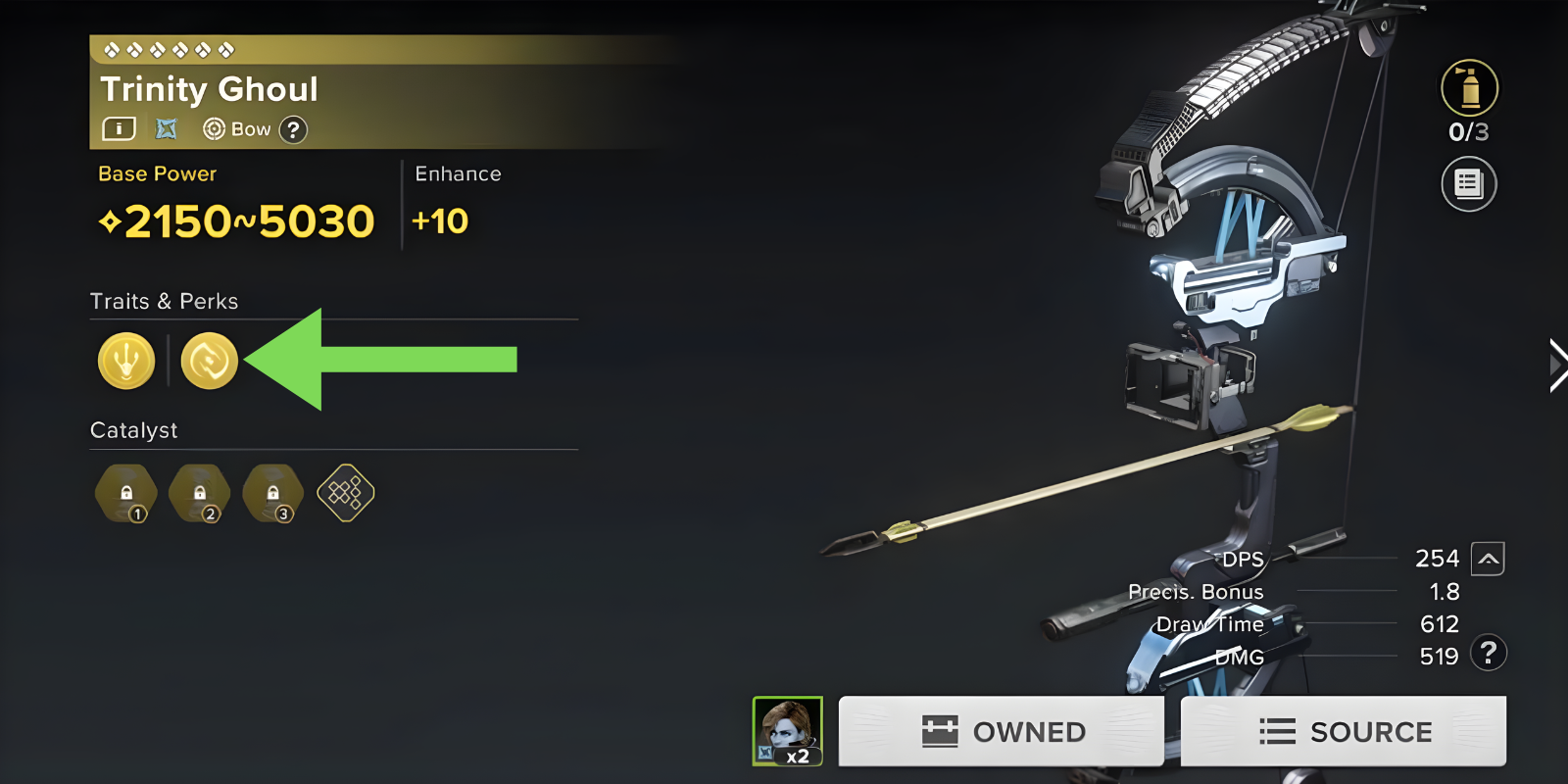
Task: Select locked catalyst objective 2
Action: (201, 493)
